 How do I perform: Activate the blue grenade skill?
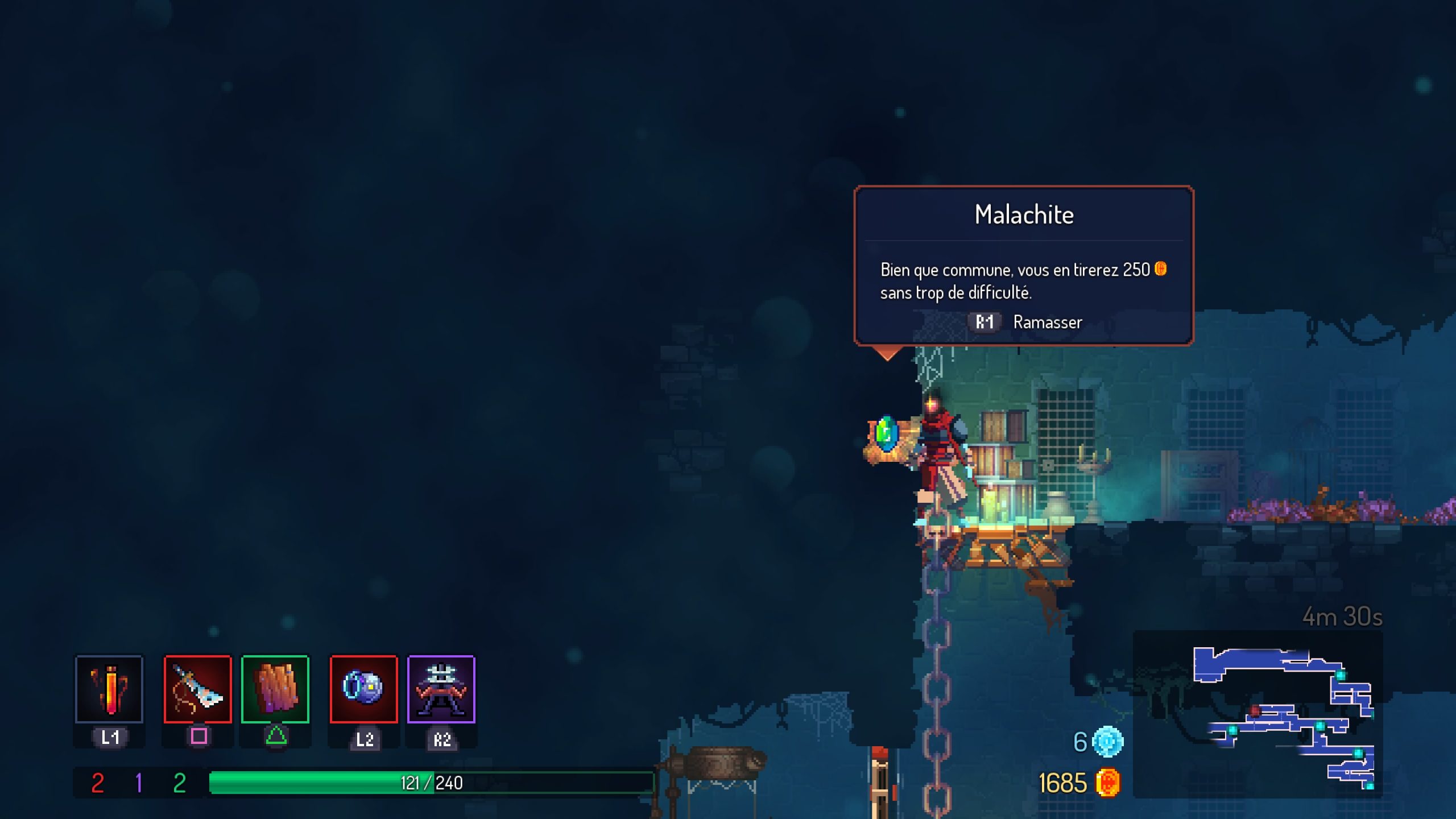[x=363, y=689]
